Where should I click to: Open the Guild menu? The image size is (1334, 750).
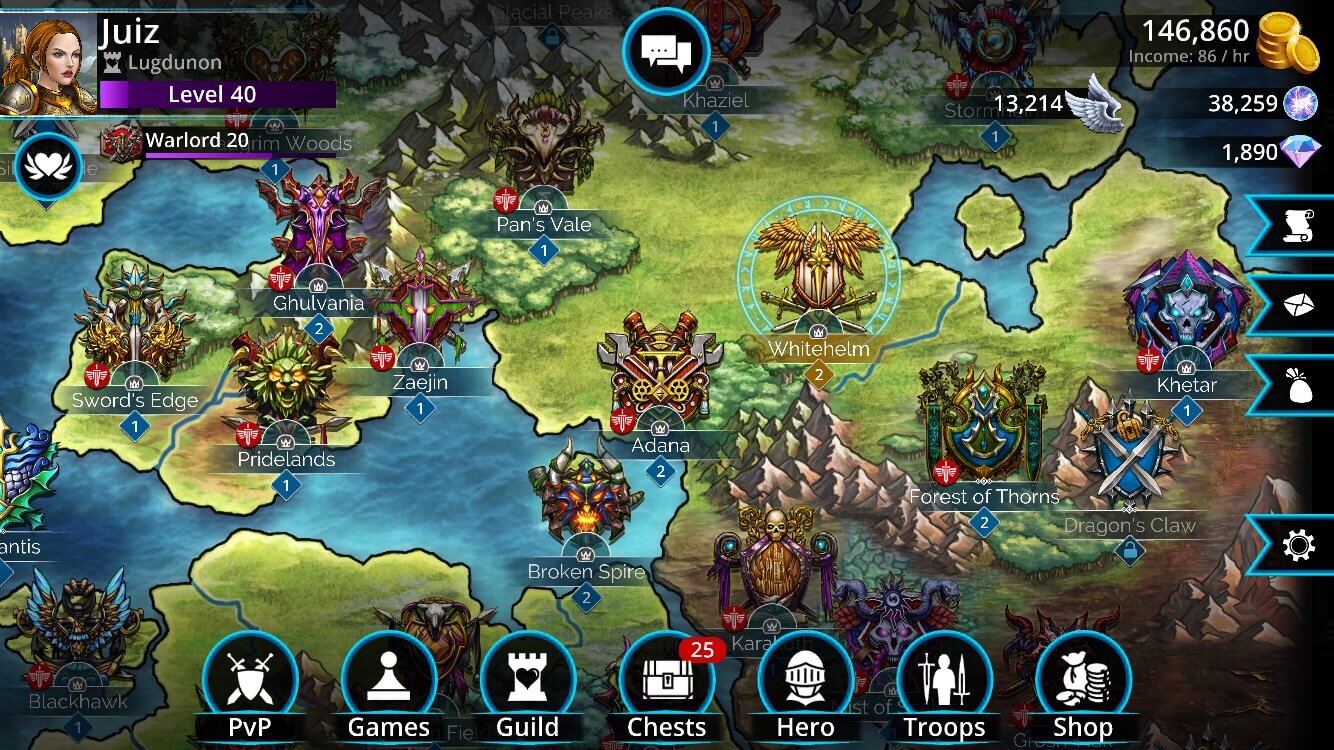pyautogui.click(x=528, y=680)
